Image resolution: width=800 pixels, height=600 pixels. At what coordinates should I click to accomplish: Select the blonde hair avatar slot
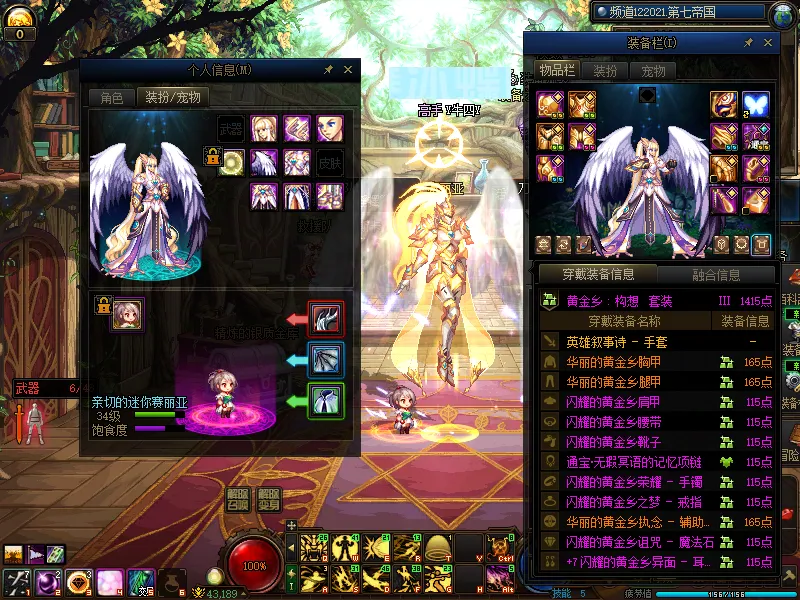pyautogui.click(x=264, y=129)
